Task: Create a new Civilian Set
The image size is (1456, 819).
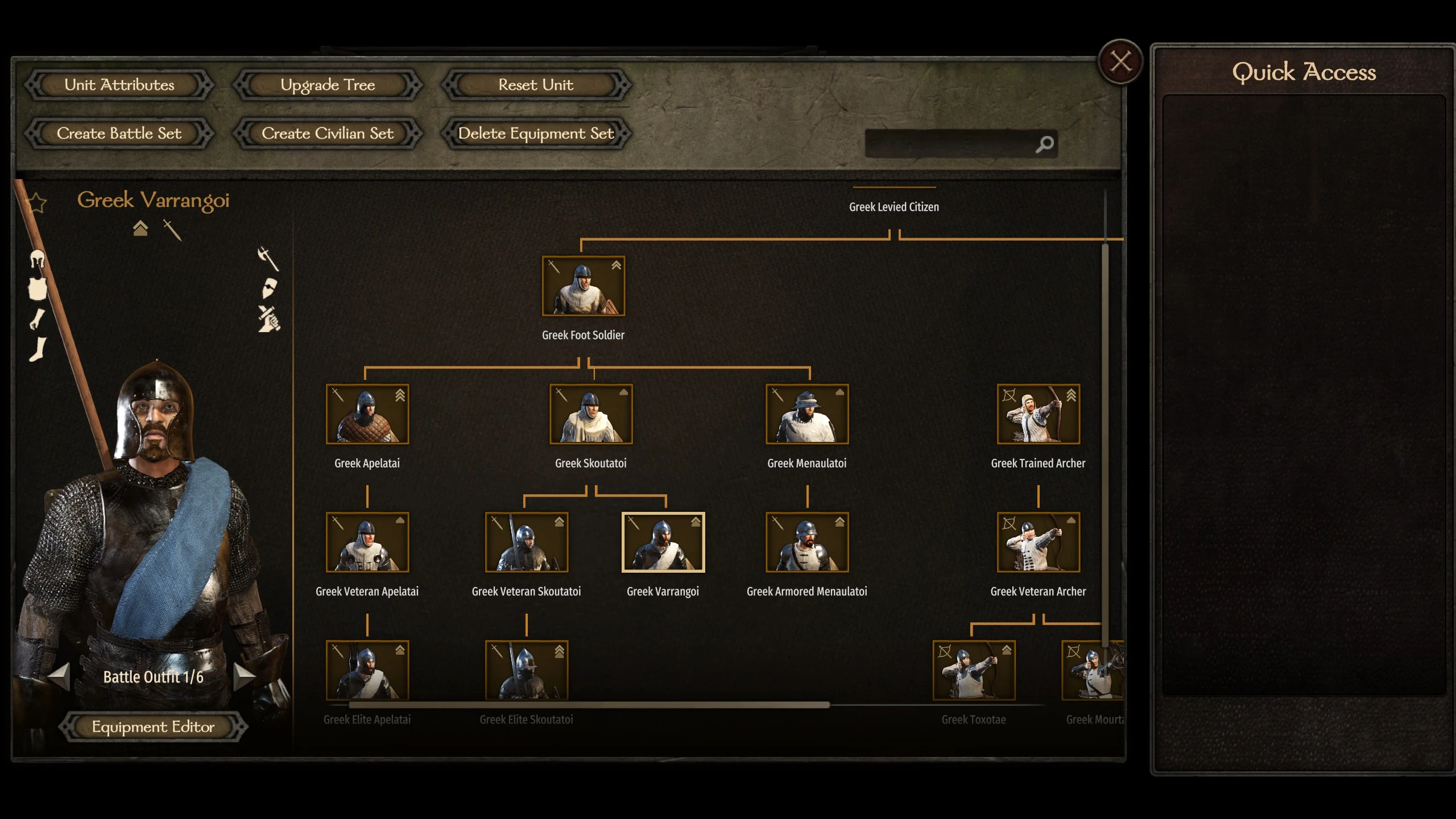Action: pyautogui.click(x=328, y=133)
